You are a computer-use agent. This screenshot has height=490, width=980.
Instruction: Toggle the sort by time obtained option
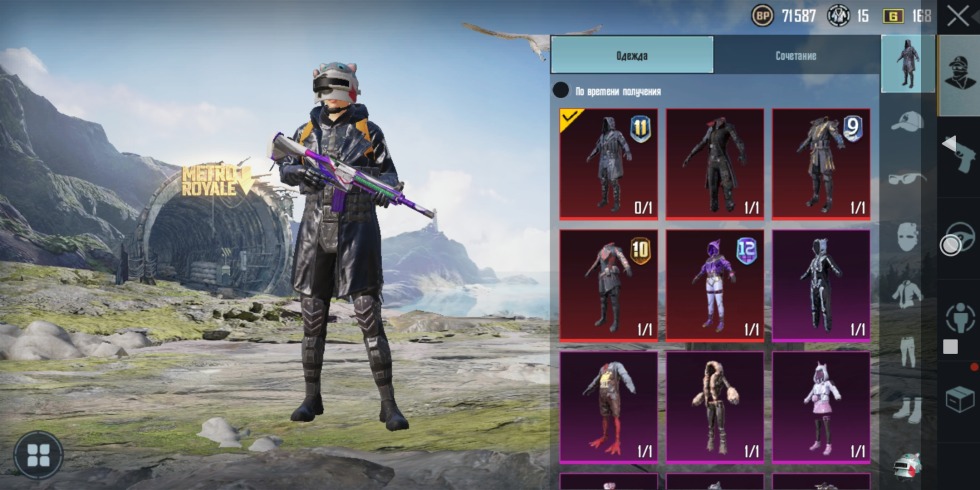tap(562, 91)
